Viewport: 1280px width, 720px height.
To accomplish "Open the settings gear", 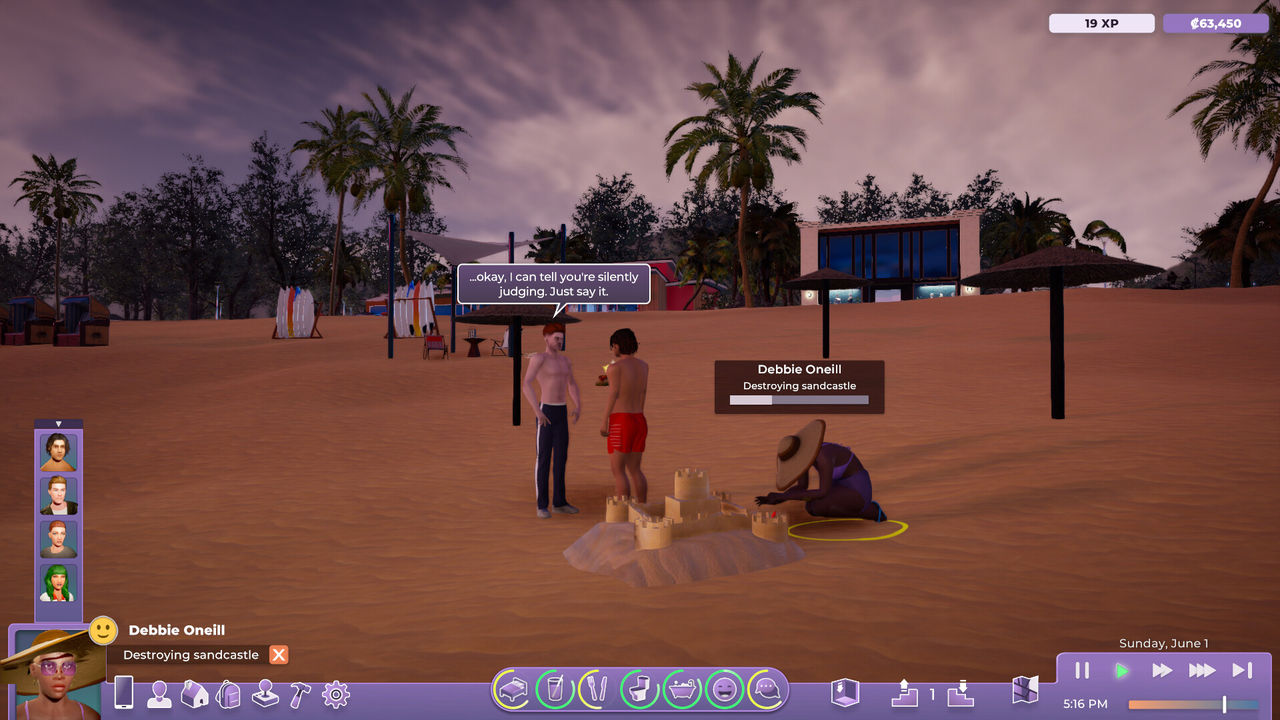I will click(x=335, y=692).
